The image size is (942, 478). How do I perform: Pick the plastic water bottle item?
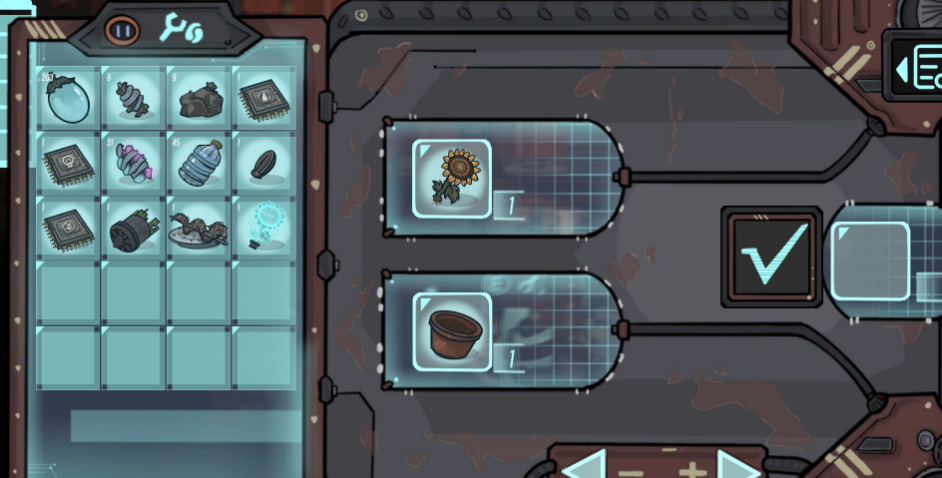[199, 163]
